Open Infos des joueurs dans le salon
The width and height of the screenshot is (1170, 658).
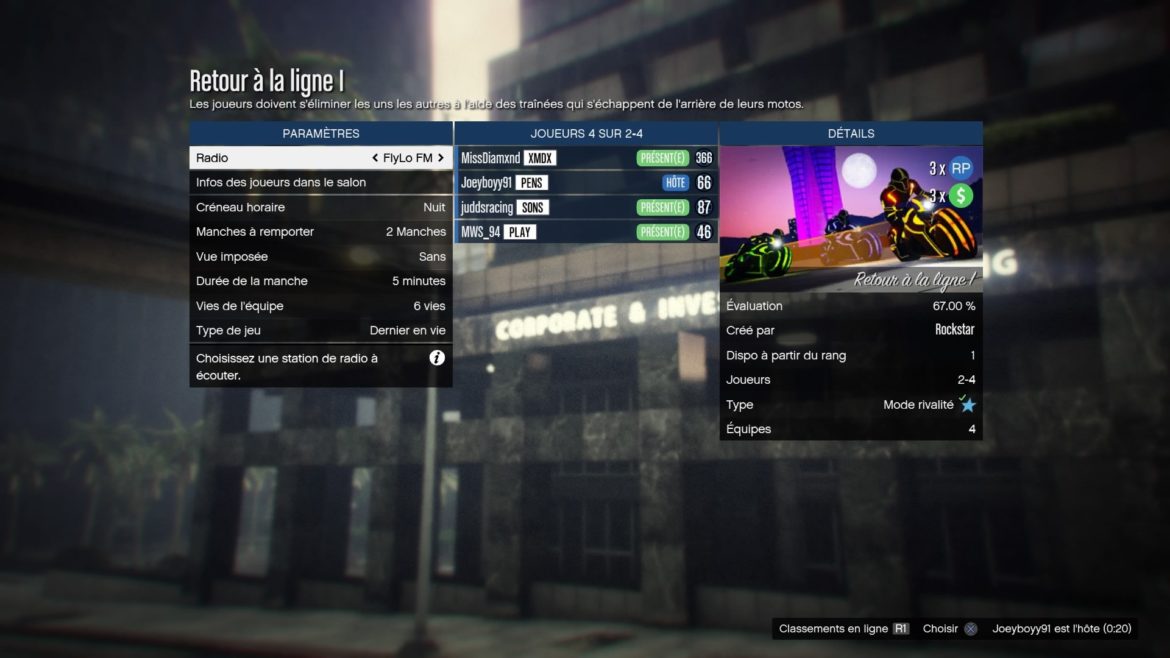click(x=320, y=182)
